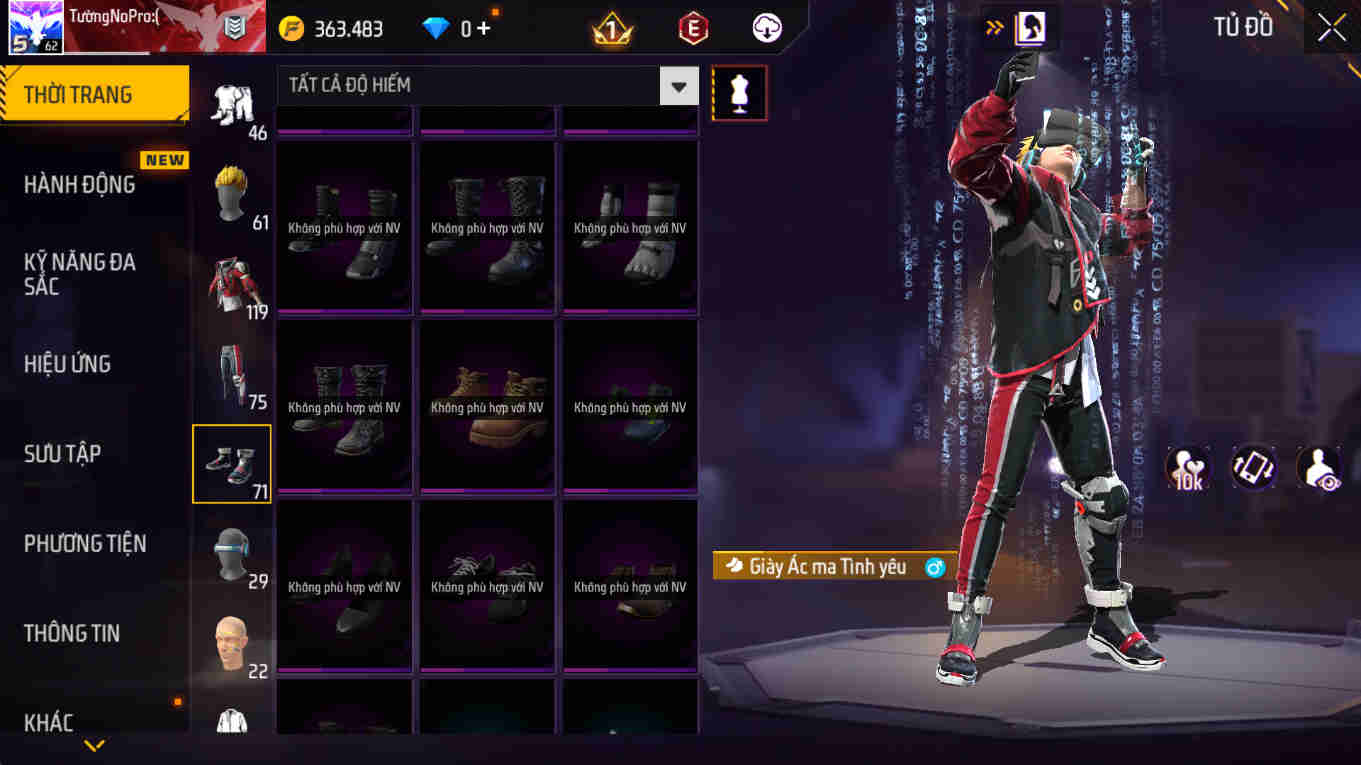Toggle the mannequin display button near the filter

pyautogui.click(x=739, y=91)
